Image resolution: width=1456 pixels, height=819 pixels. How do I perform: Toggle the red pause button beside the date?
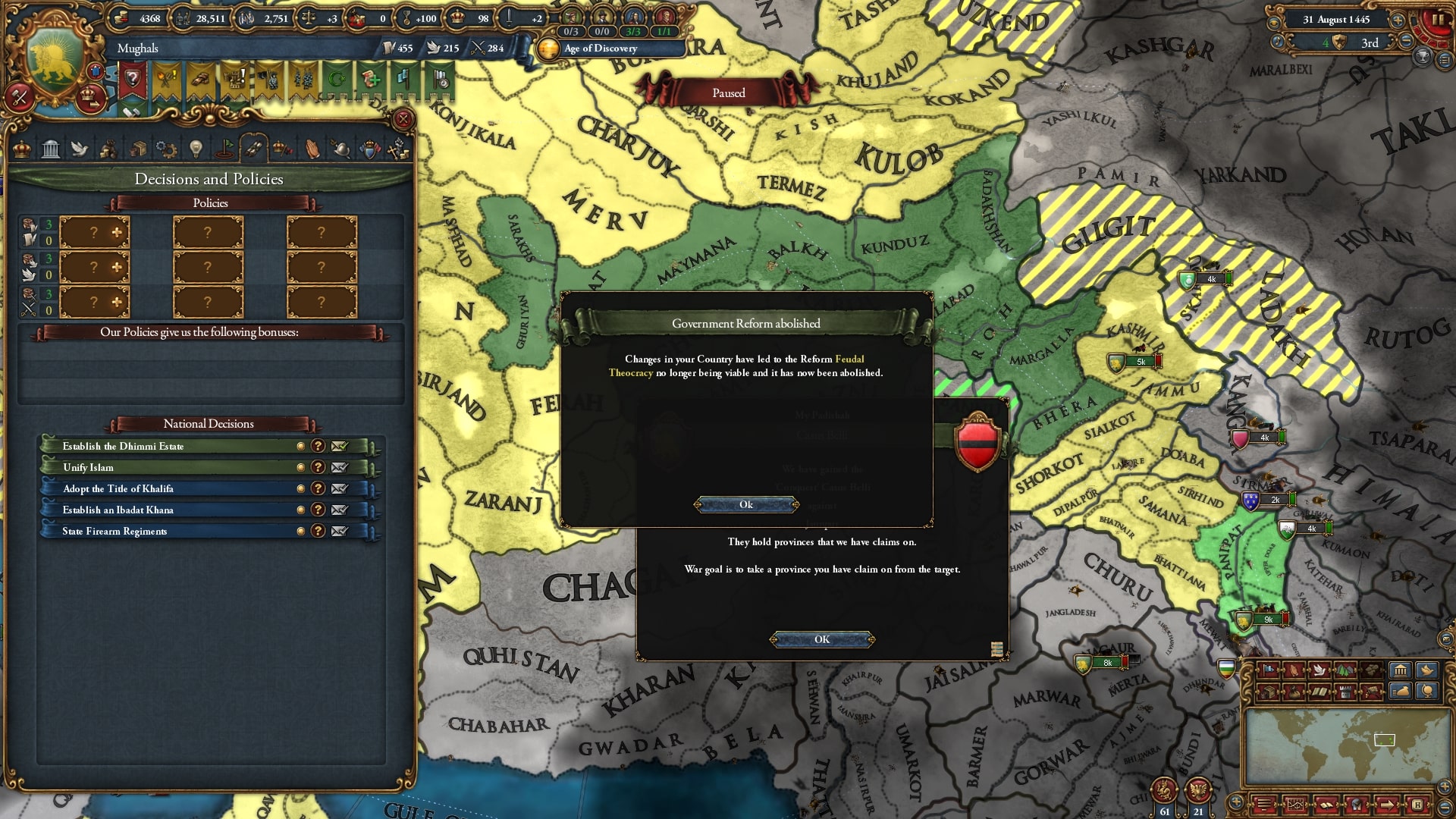click(1437, 20)
